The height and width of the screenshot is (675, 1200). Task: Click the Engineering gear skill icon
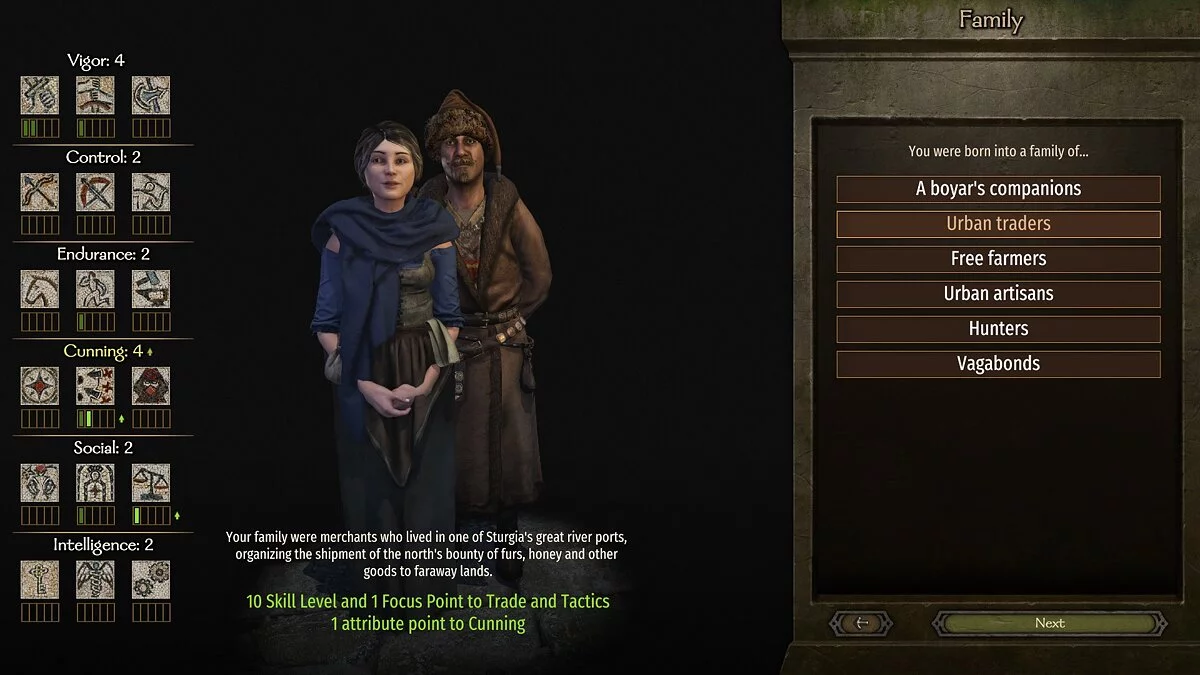click(151, 580)
